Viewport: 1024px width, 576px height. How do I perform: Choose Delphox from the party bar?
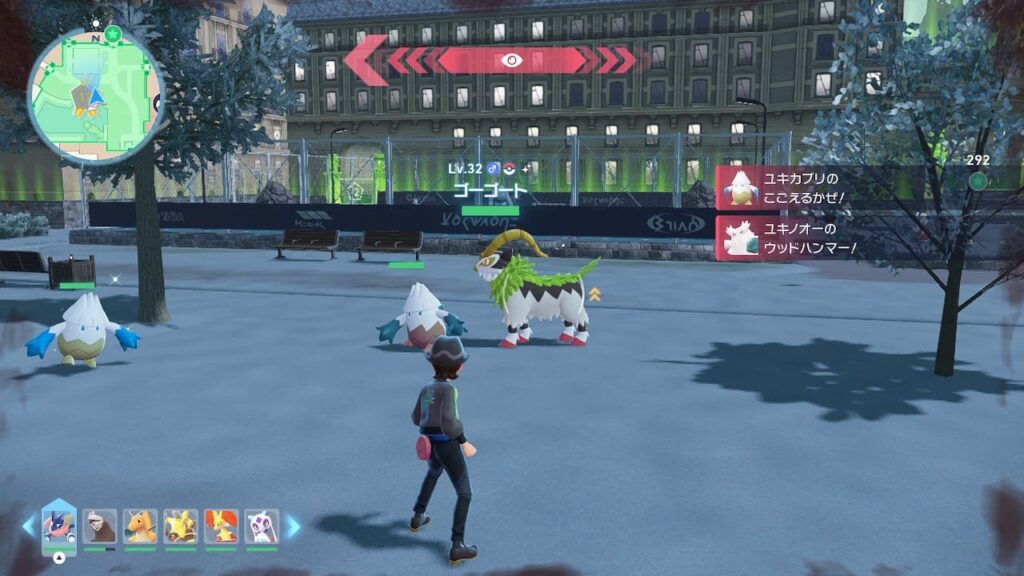coord(221,526)
